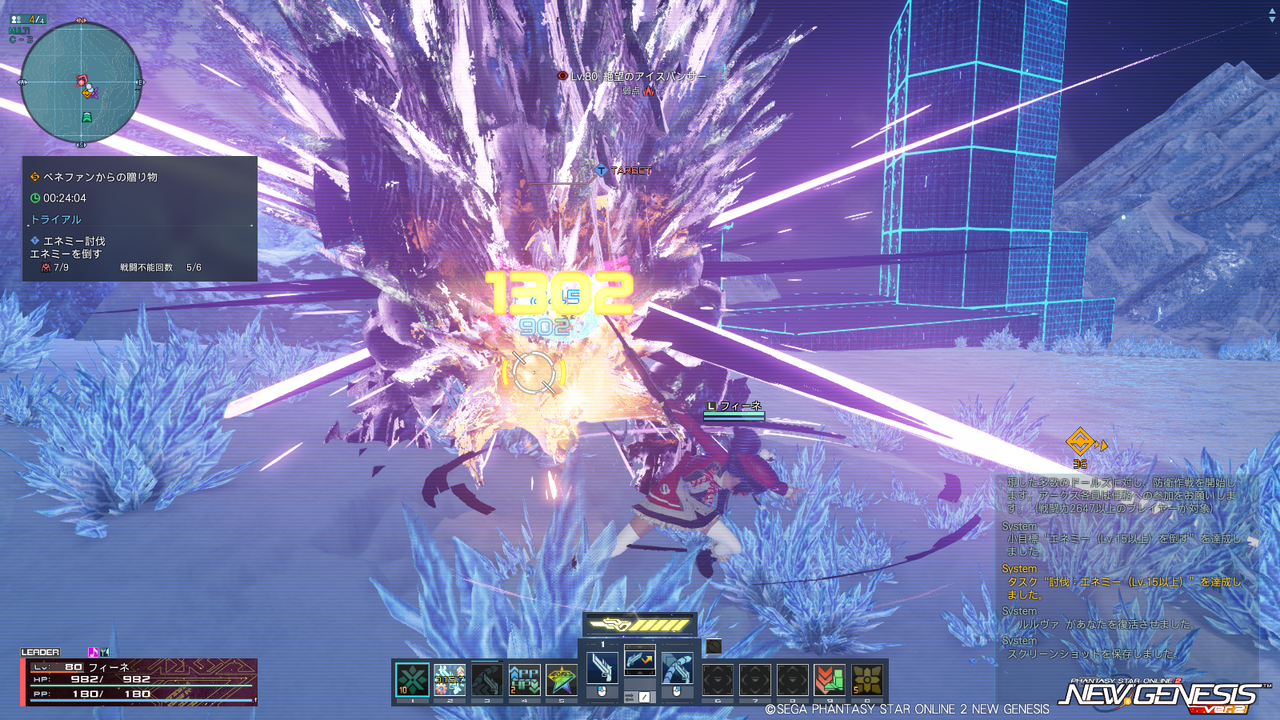The image size is (1280, 720).
Task: Click the small sub-palette icon above hotbar
Action: click(713, 647)
